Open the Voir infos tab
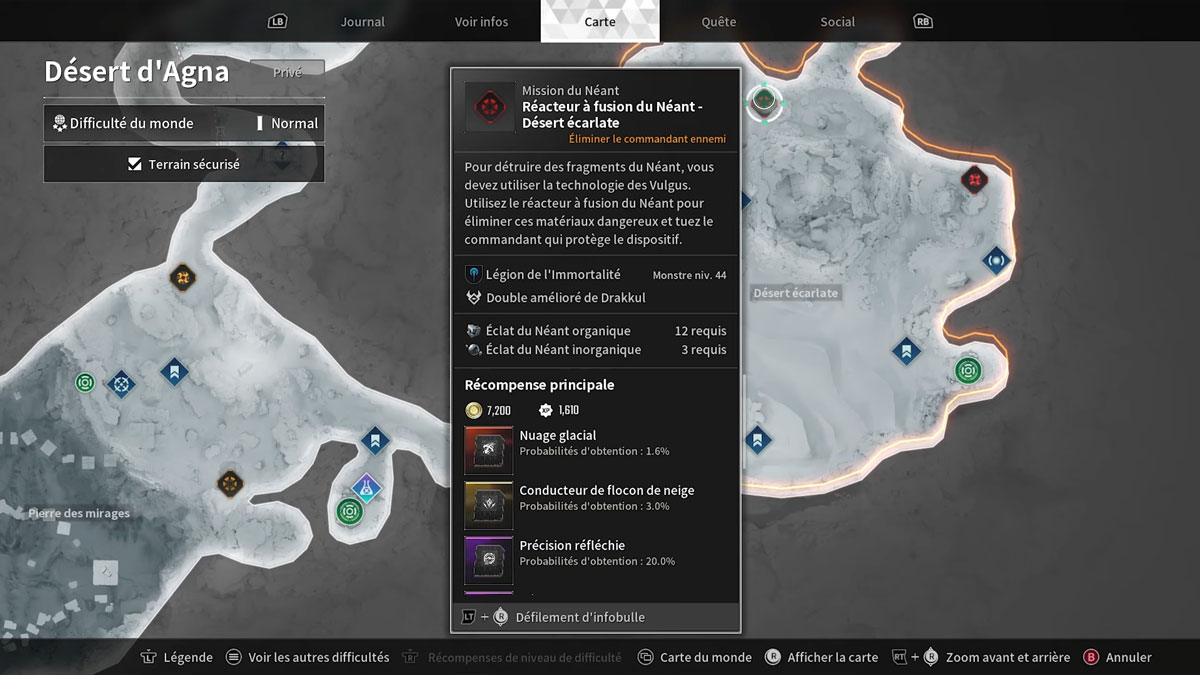This screenshot has height=675, width=1200. pos(481,22)
